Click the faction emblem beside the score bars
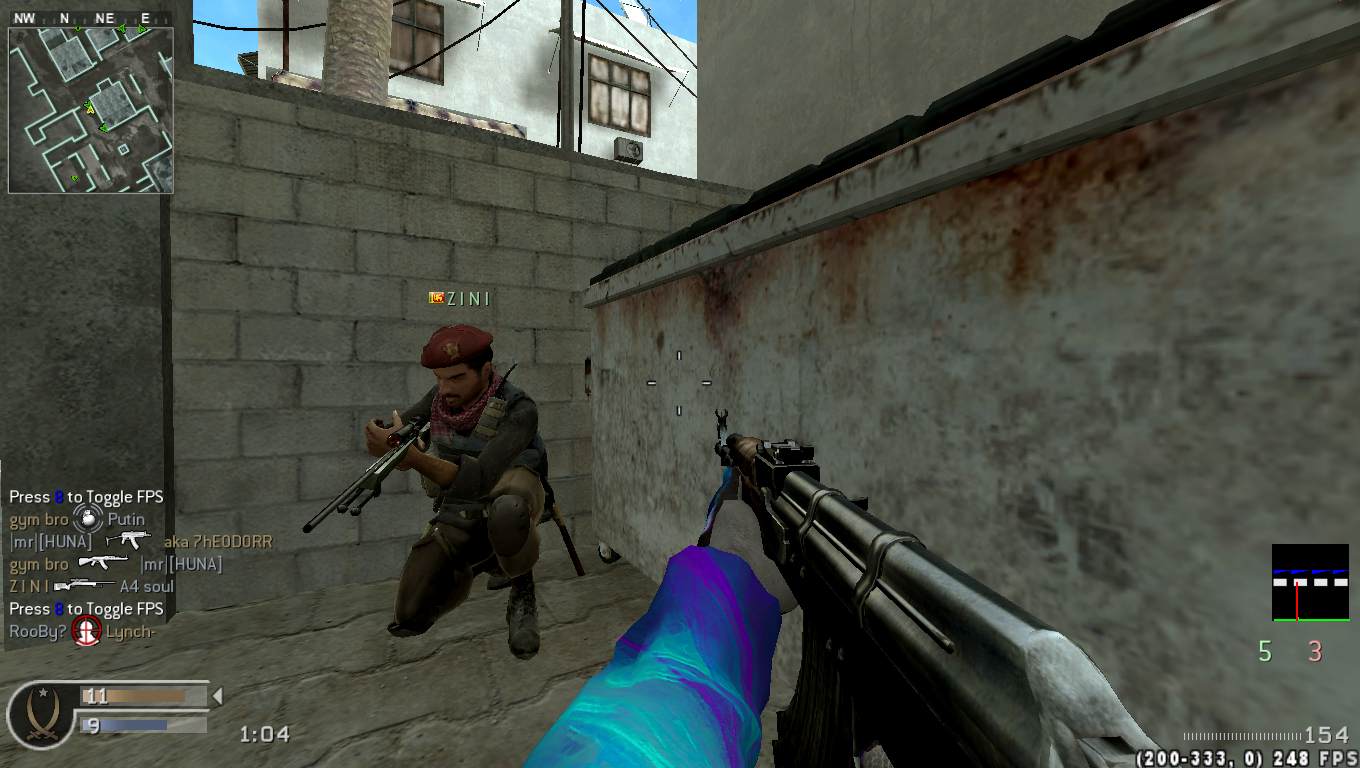The width and height of the screenshot is (1360, 768). 40,714
